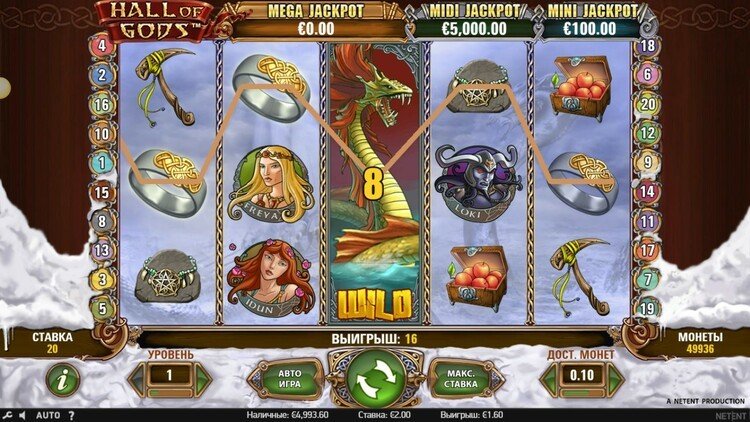Highlight payline 14 marker
The height and width of the screenshot is (422, 750).
point(648,192)
